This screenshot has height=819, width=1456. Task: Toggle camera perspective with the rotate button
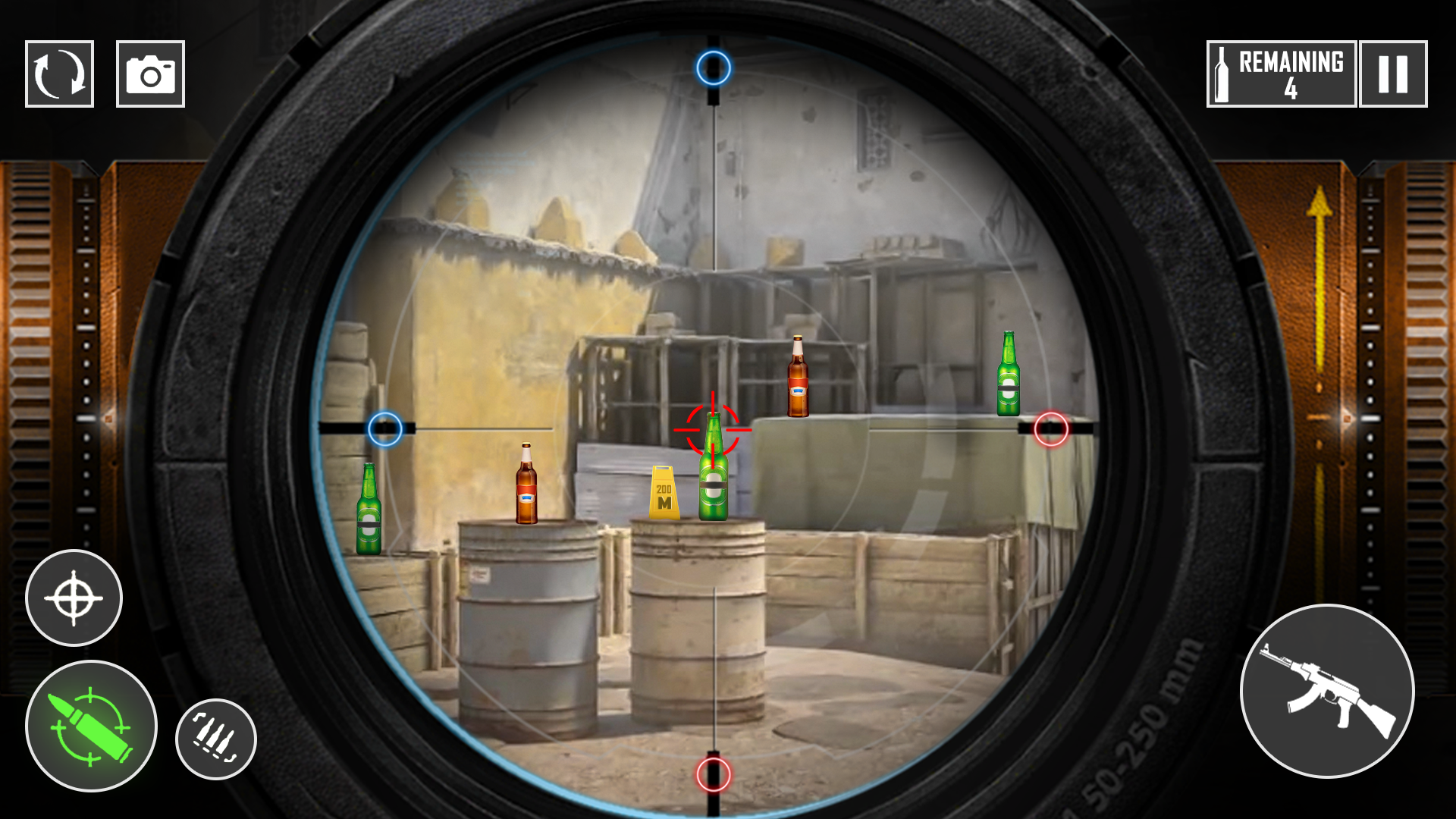pyautogui.click(x=60, y=74)
